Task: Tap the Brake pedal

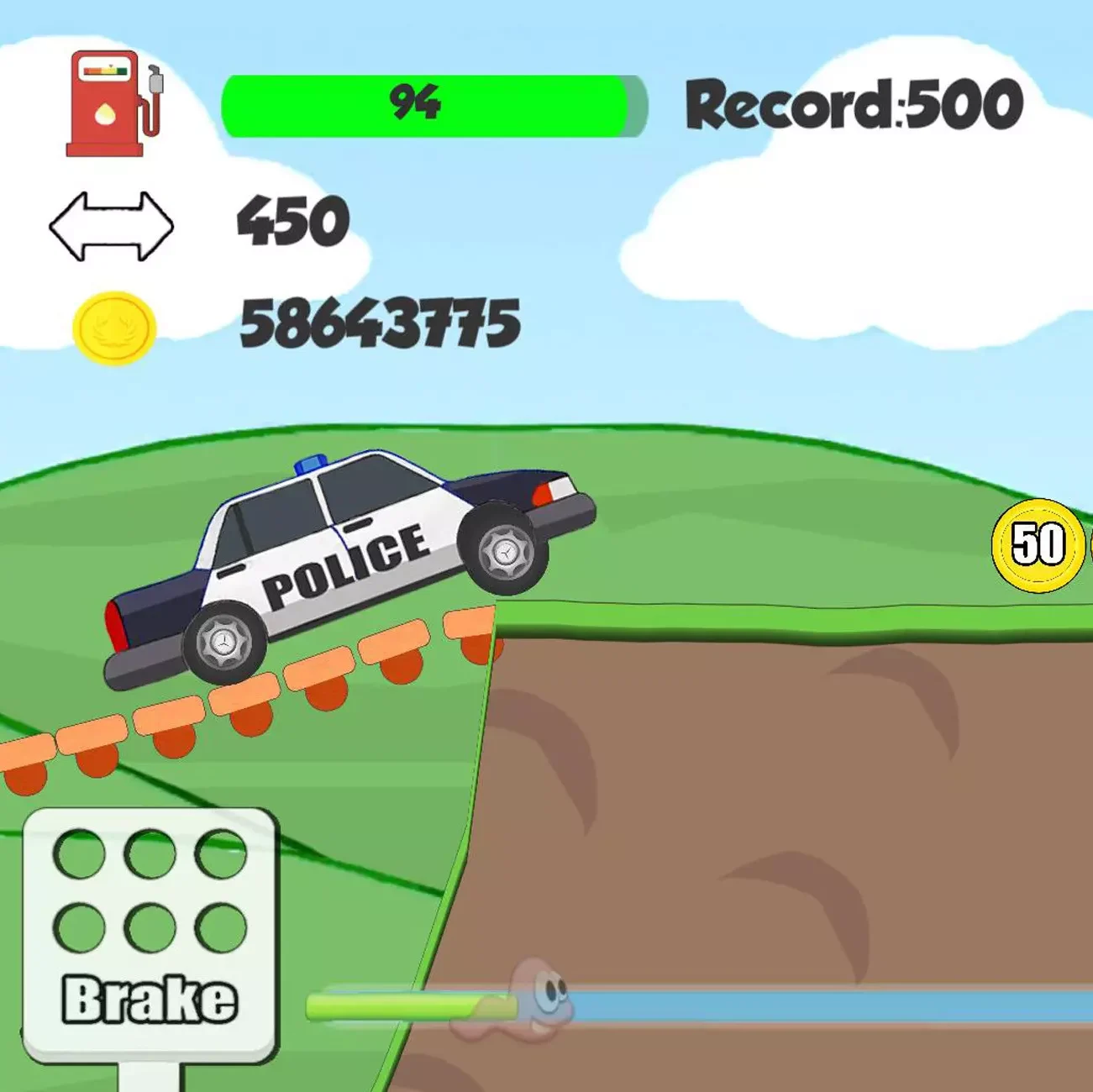Action: click(x=150, y=932)
